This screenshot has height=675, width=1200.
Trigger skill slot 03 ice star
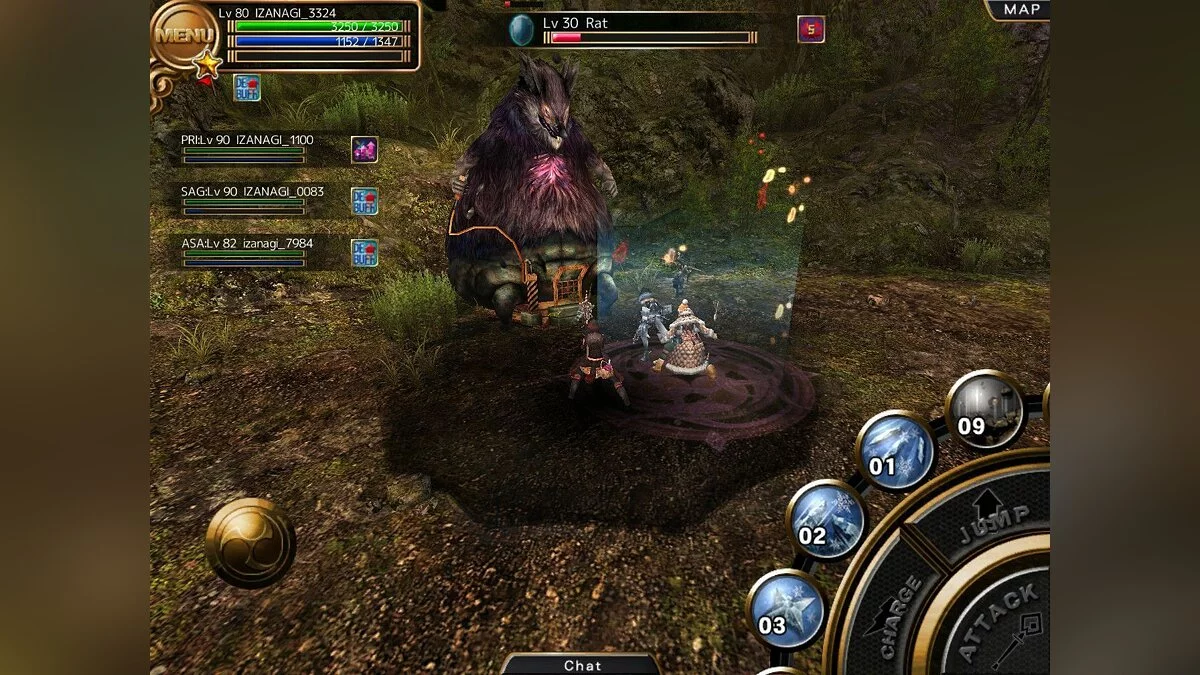pos(786,609)
